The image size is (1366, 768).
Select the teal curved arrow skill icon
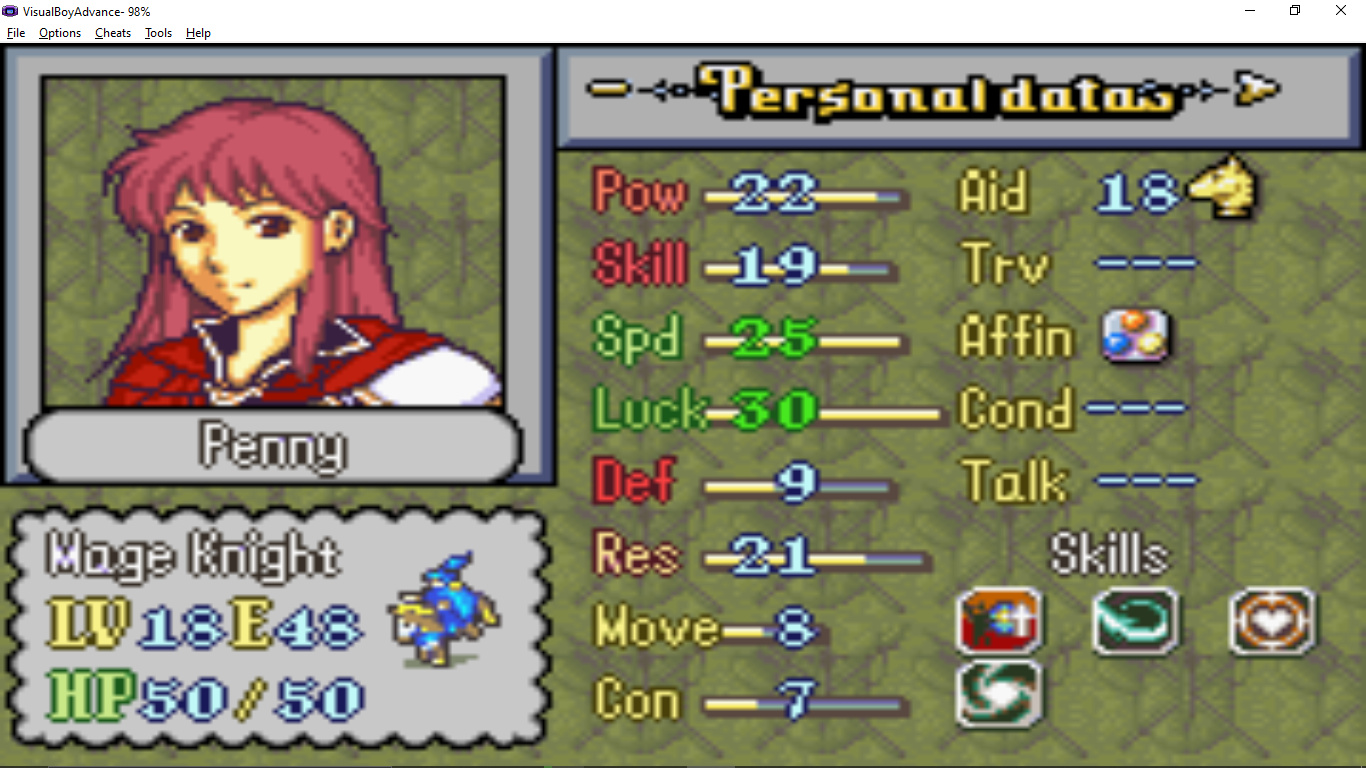click(x=1135, y=621)
